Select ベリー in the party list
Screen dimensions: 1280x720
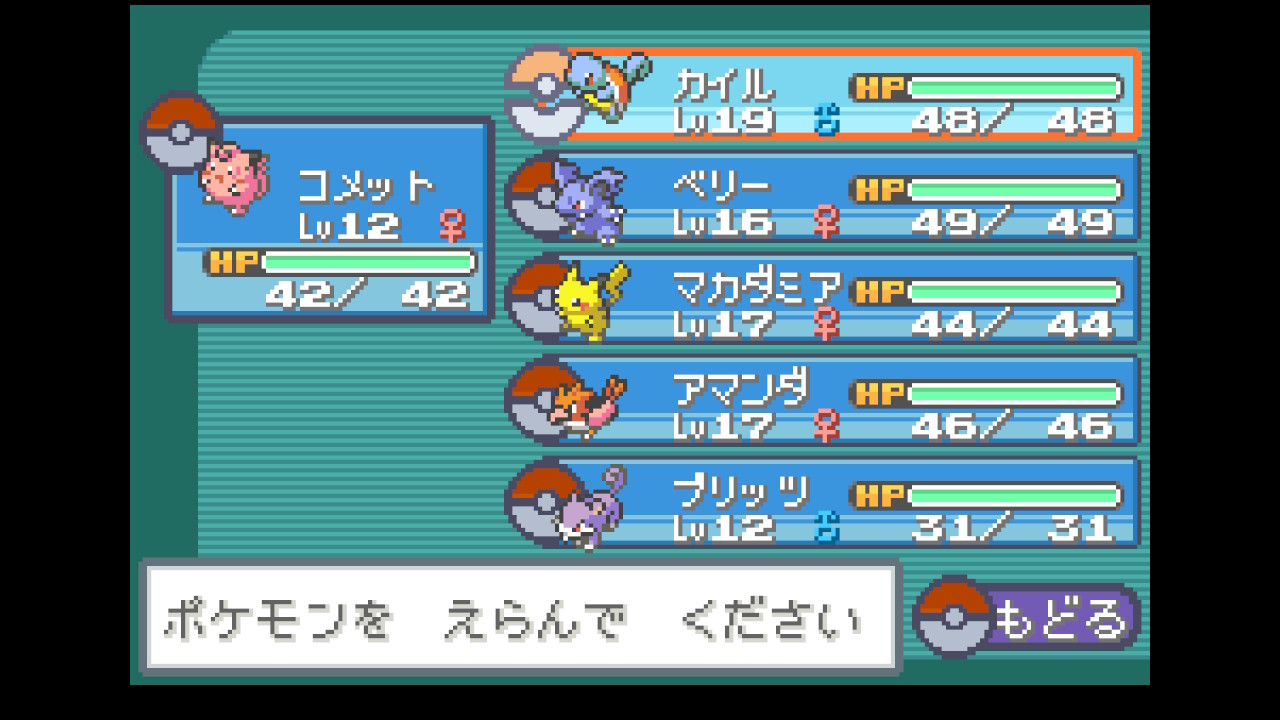840,197
